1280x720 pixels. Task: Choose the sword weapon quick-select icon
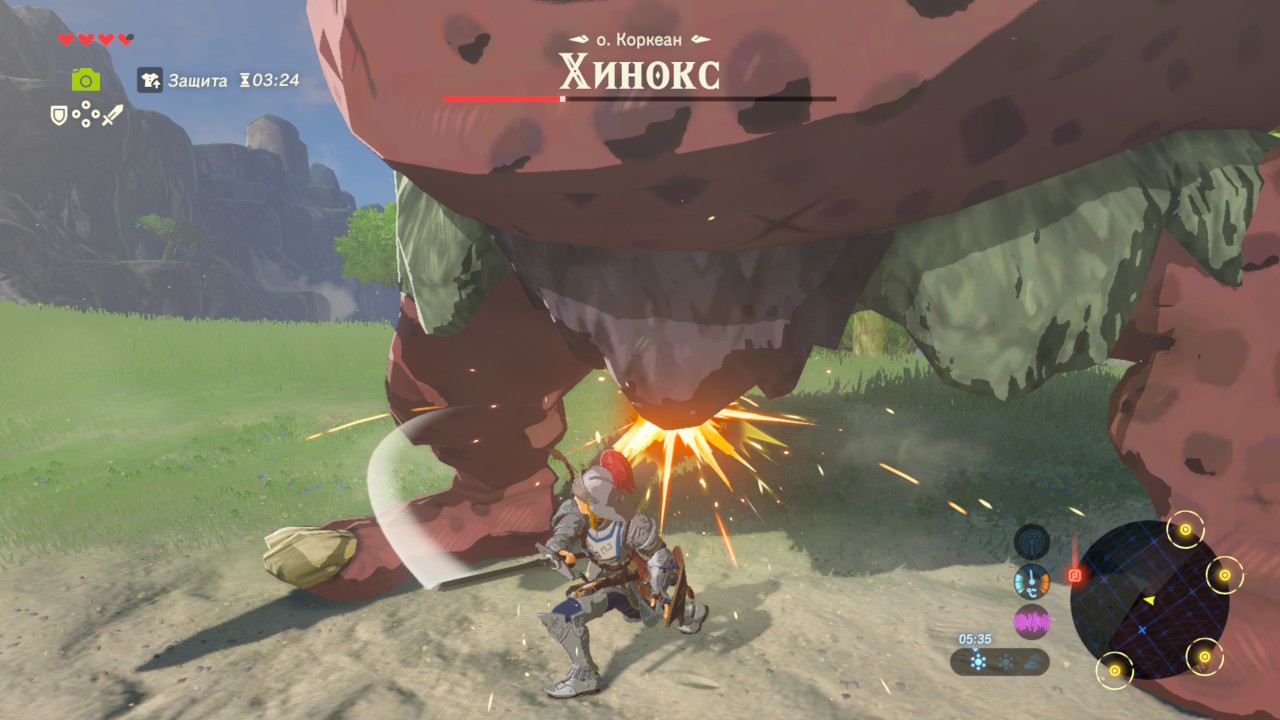[112, 116]
